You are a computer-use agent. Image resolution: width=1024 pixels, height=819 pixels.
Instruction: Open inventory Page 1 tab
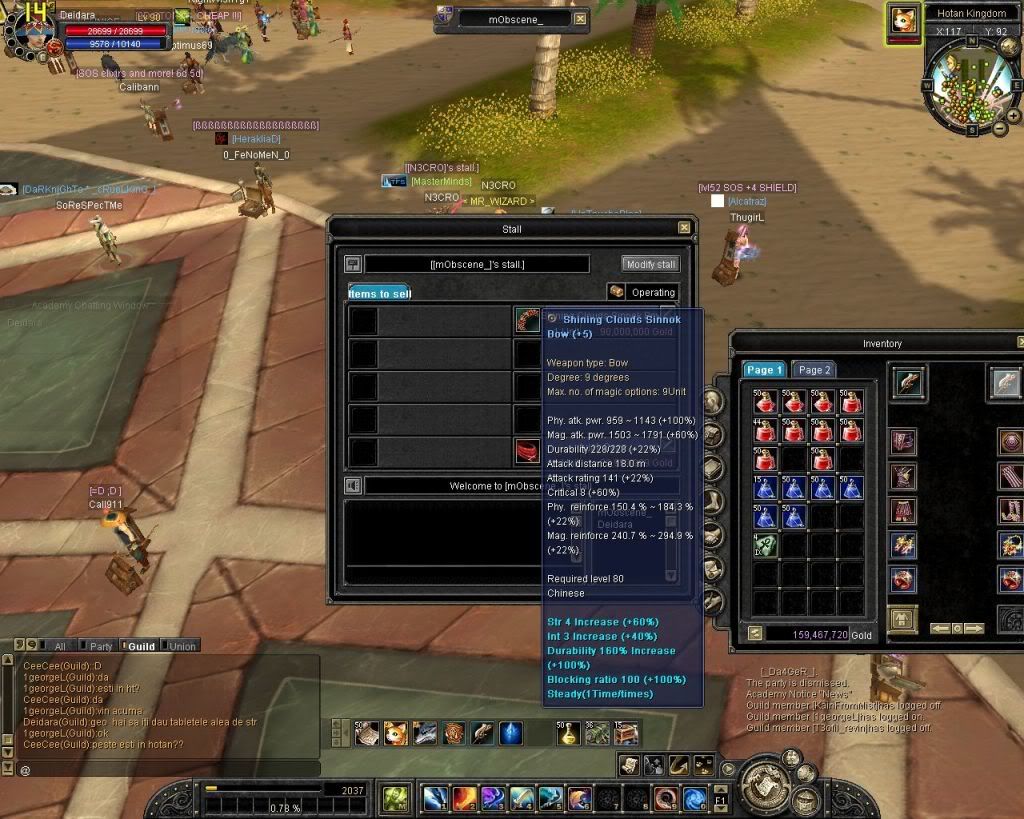(x=765, y=370)
